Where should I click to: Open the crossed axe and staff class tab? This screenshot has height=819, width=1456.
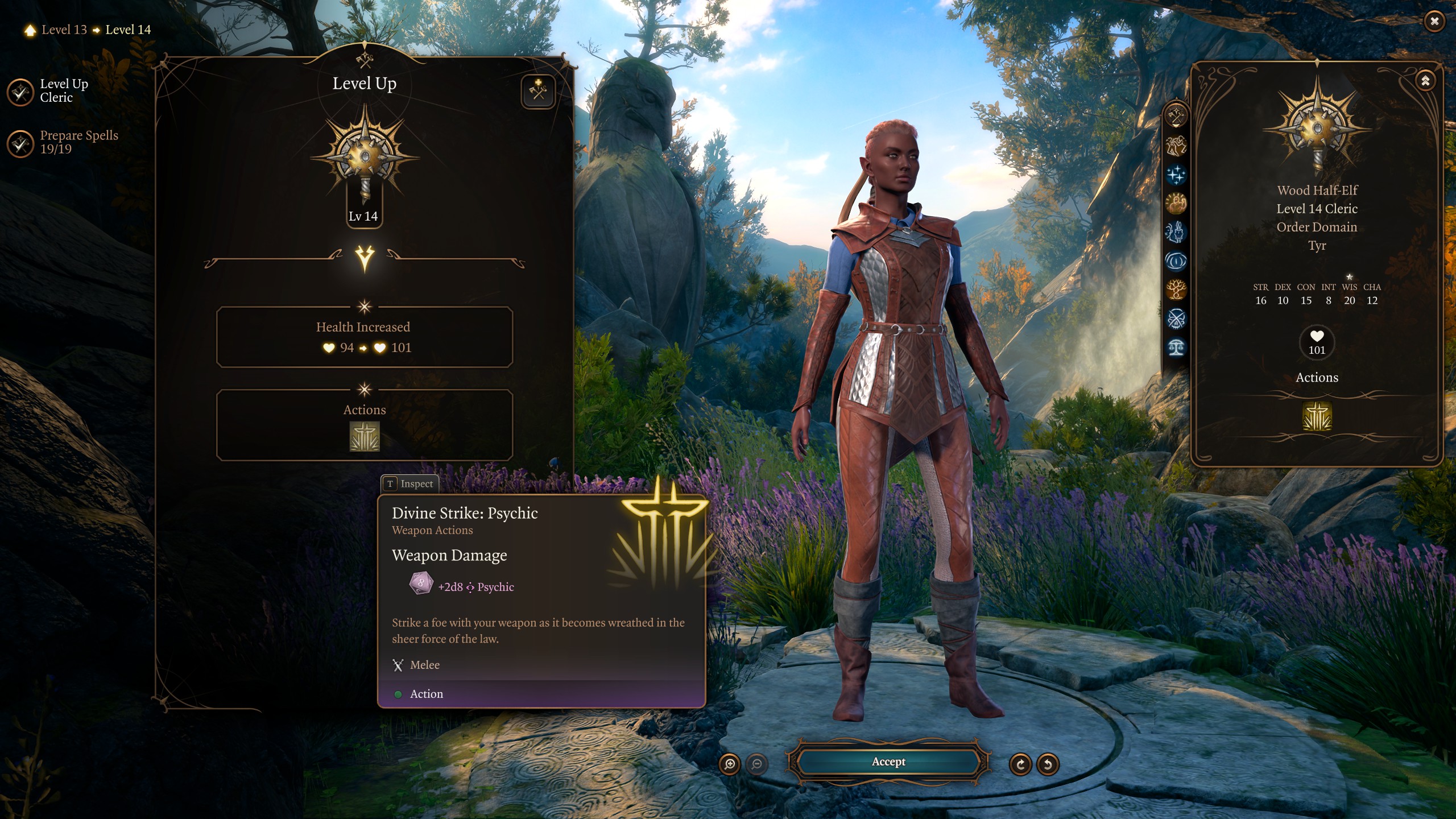1176,117
